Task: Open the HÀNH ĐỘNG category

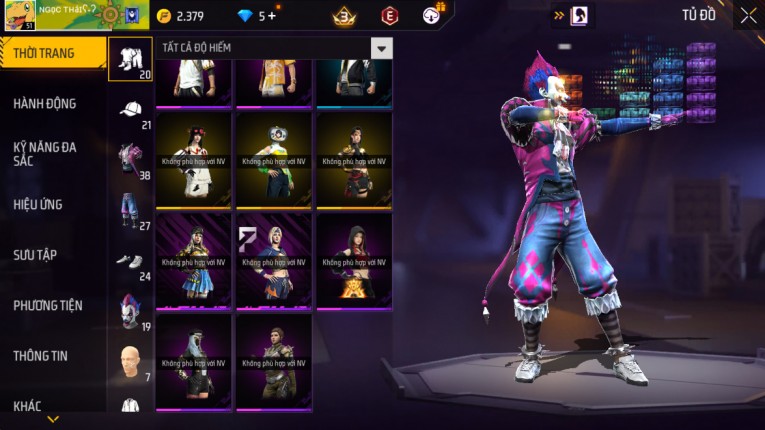Action: point(45,103)
